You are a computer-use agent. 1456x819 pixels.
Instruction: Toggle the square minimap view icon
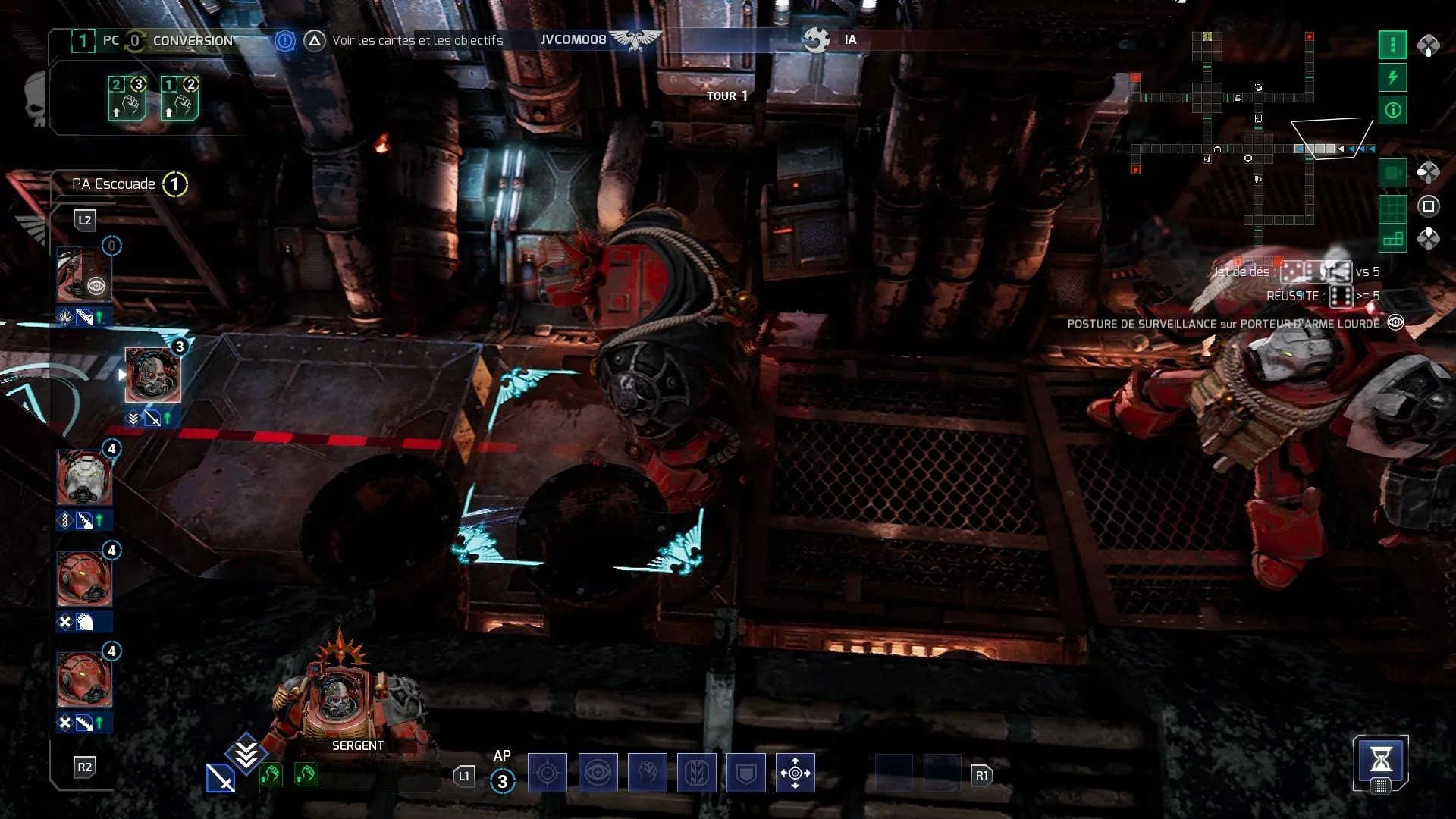pyautogui.click(x=1393, y=172)
